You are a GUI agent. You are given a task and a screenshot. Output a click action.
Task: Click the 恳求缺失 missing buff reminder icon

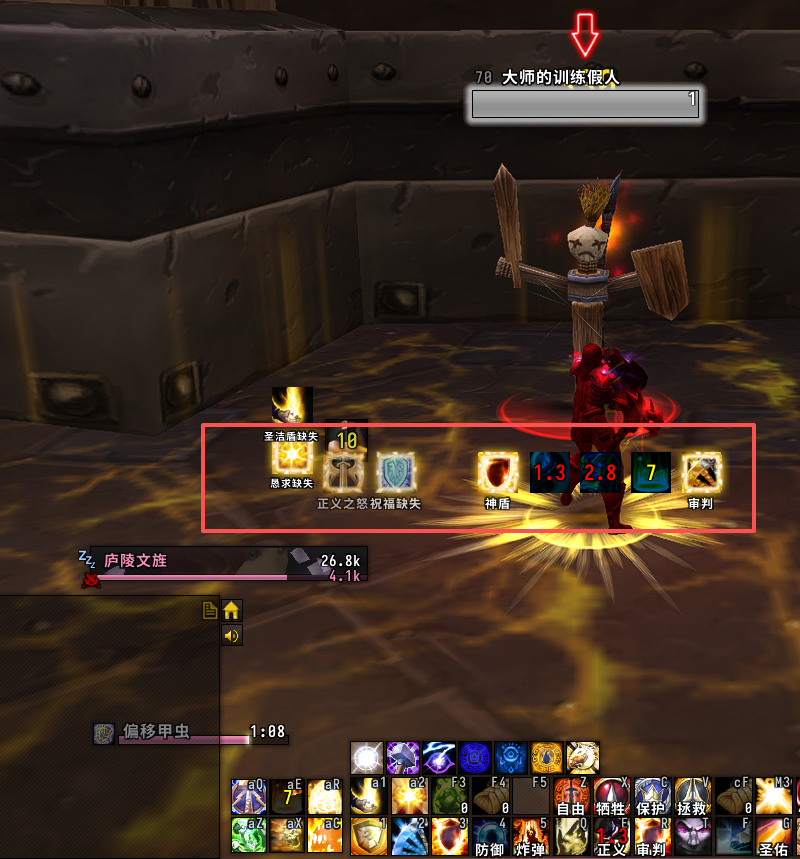292,456
